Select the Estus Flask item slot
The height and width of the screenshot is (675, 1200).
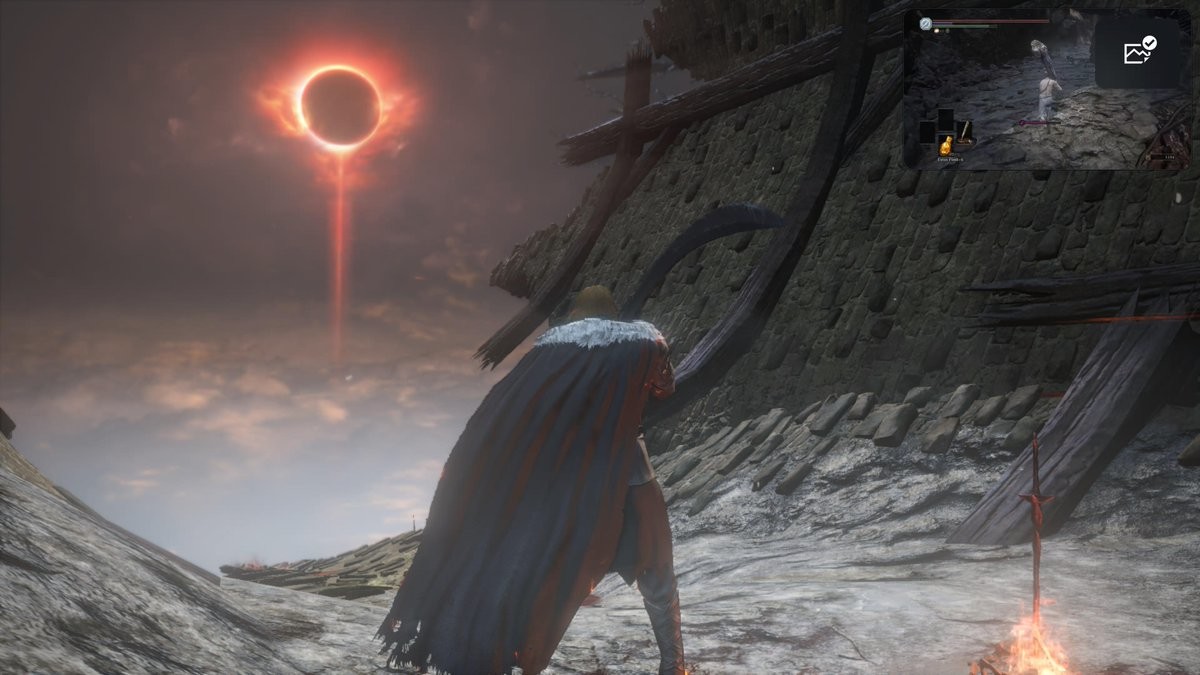click(x=945, y=146)
